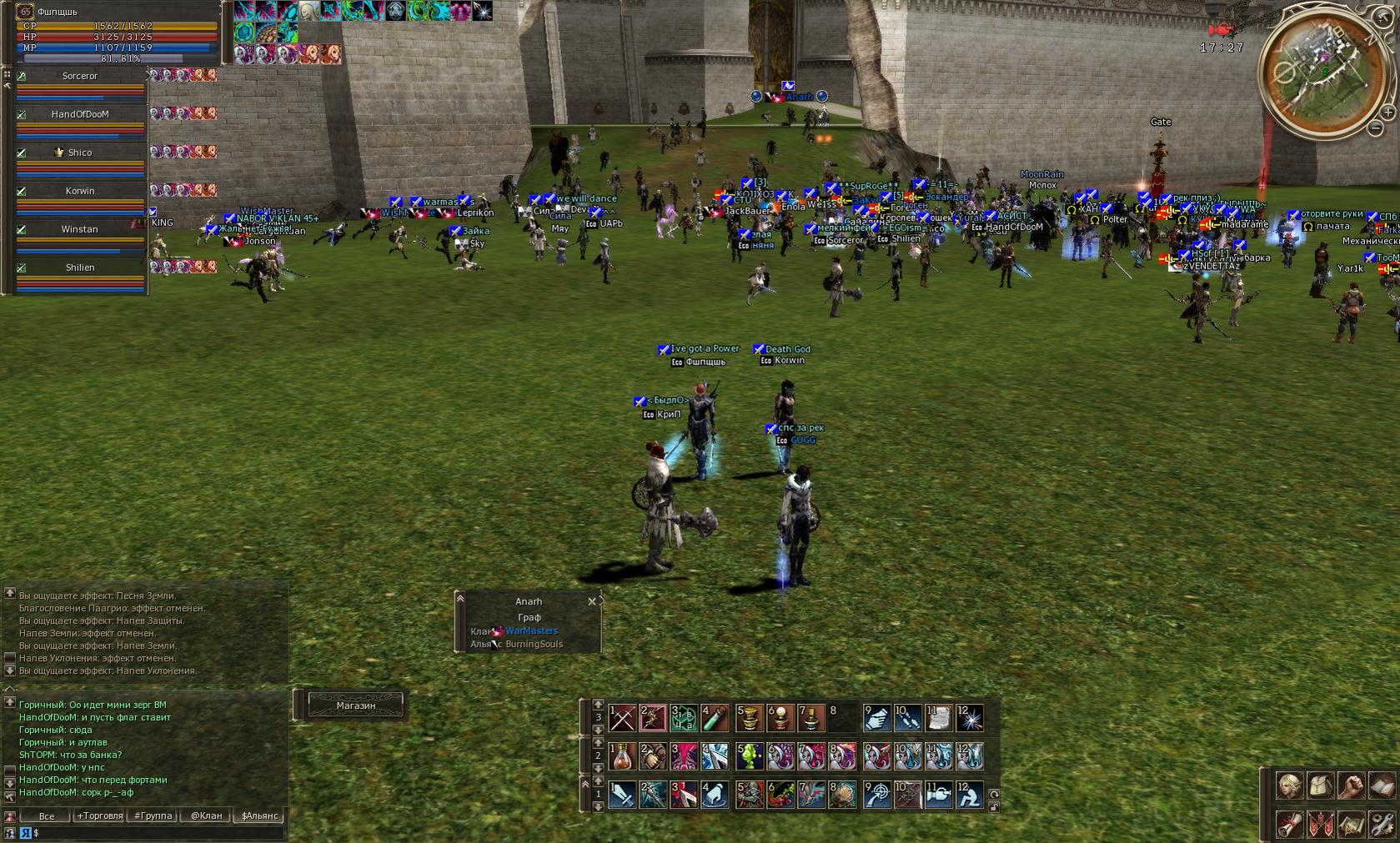Select party member Shico in party list
Screen dimensions: 1400x843
(80, 153)
